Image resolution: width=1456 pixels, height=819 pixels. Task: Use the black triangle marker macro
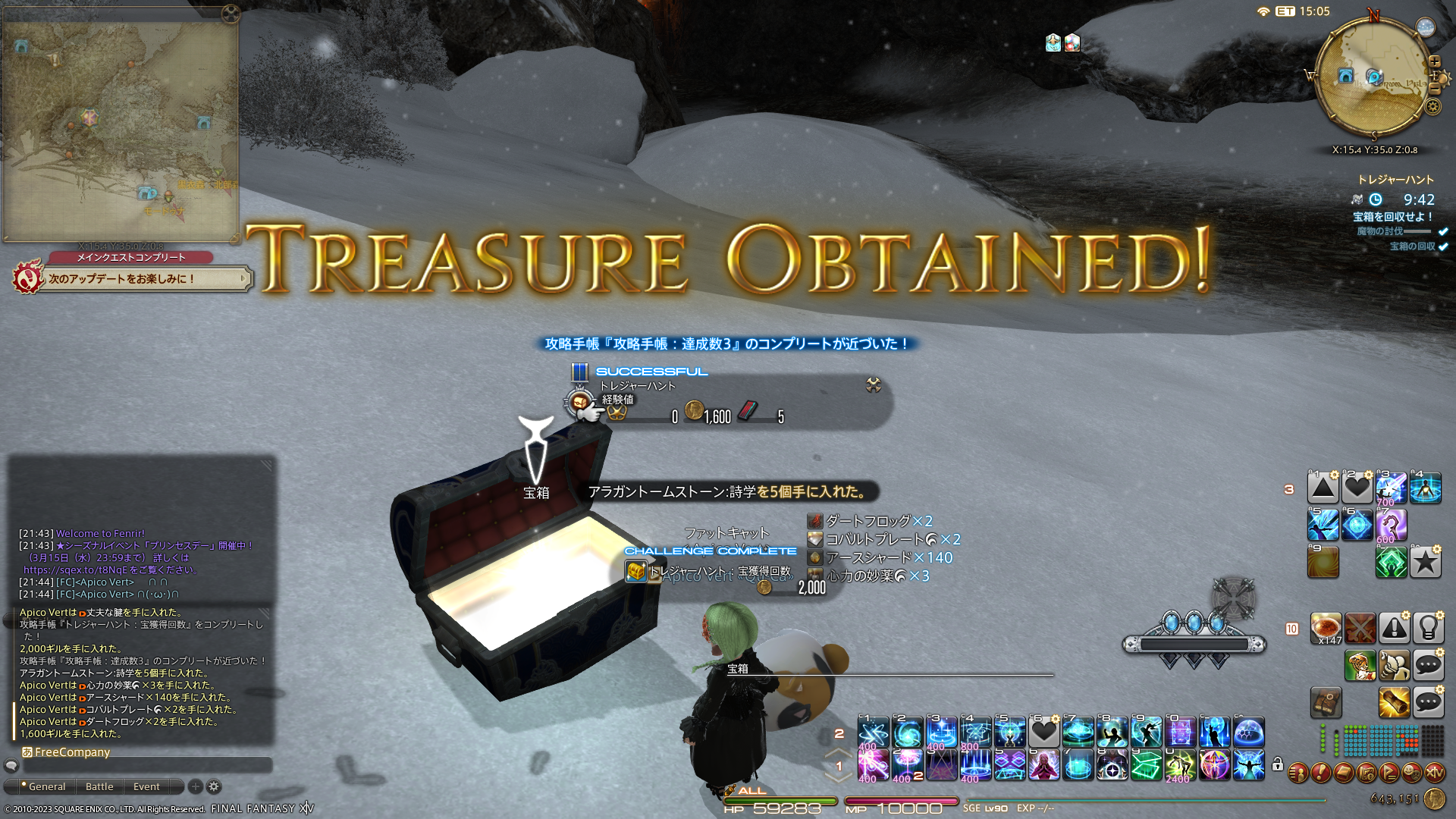tap(1323, 488)
